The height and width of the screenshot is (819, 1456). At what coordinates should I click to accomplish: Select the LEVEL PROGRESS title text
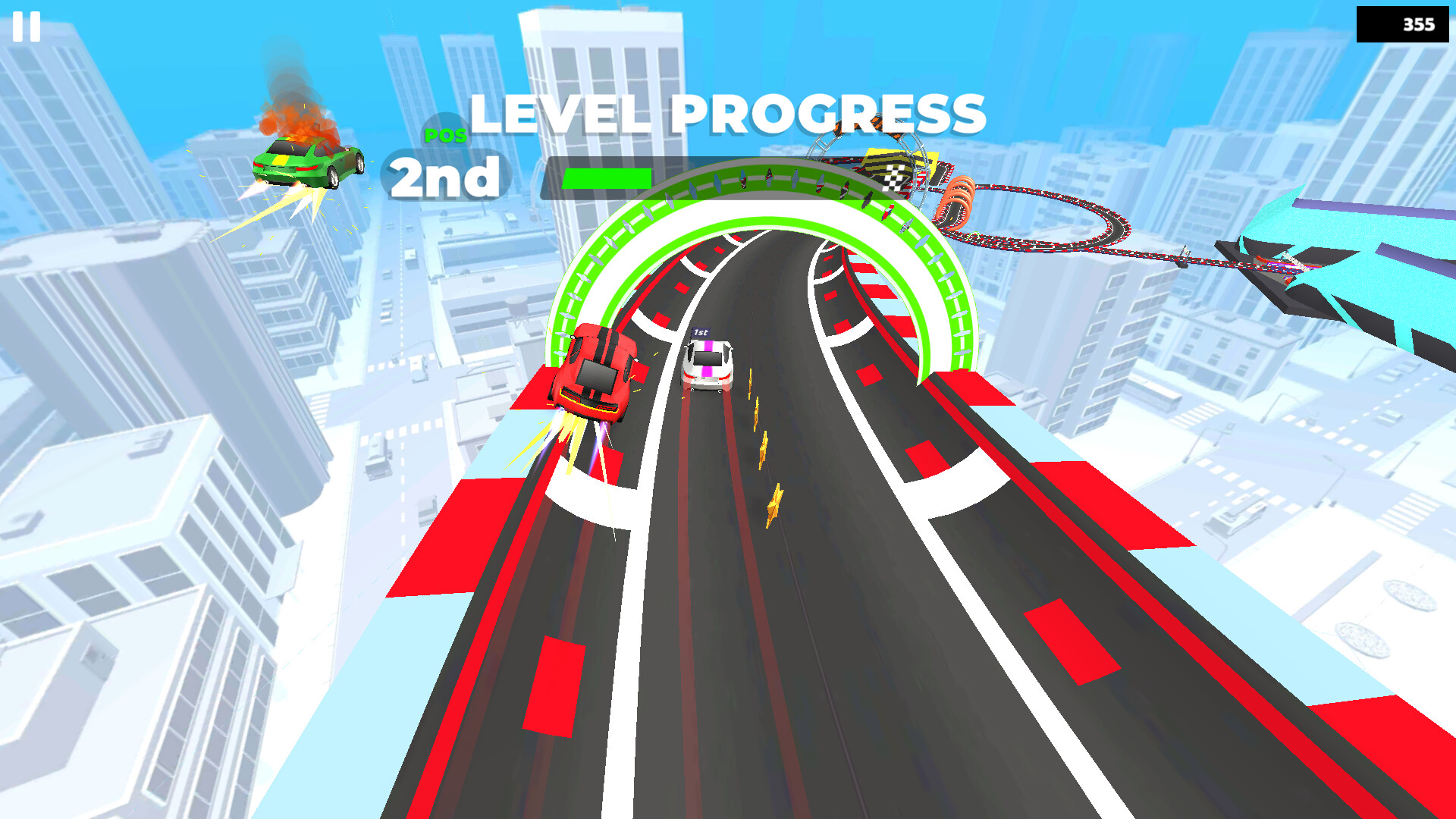tap(726, 112)
